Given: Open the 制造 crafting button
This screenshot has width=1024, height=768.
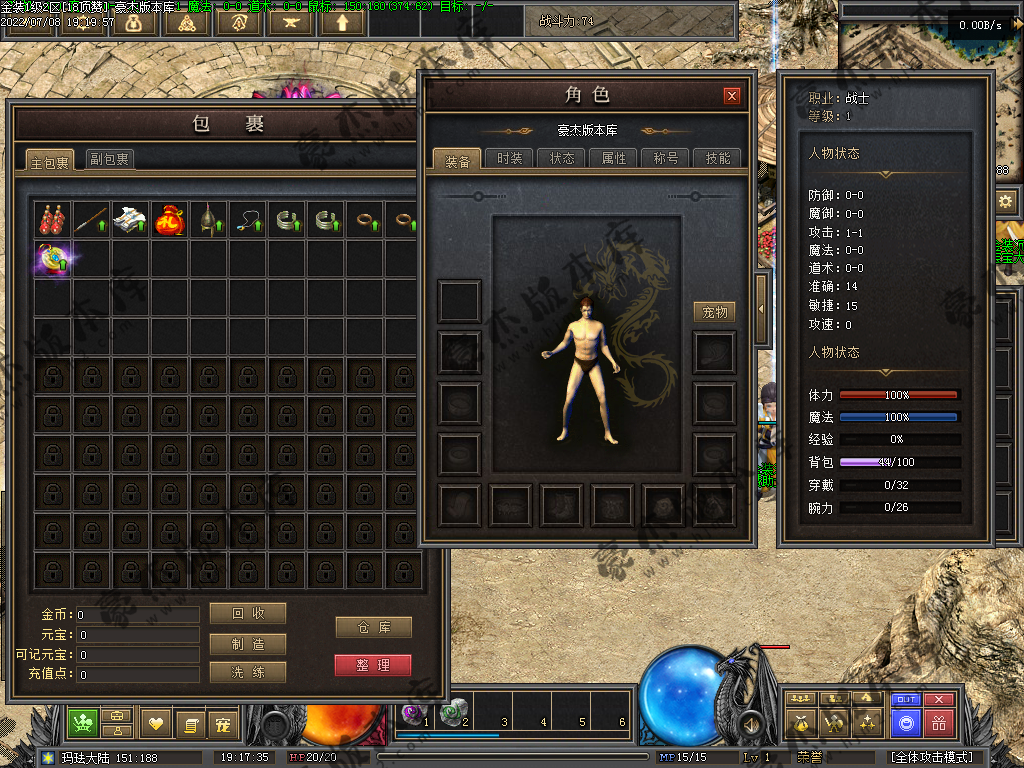Looking at the screenshot, I should point(248,644).
